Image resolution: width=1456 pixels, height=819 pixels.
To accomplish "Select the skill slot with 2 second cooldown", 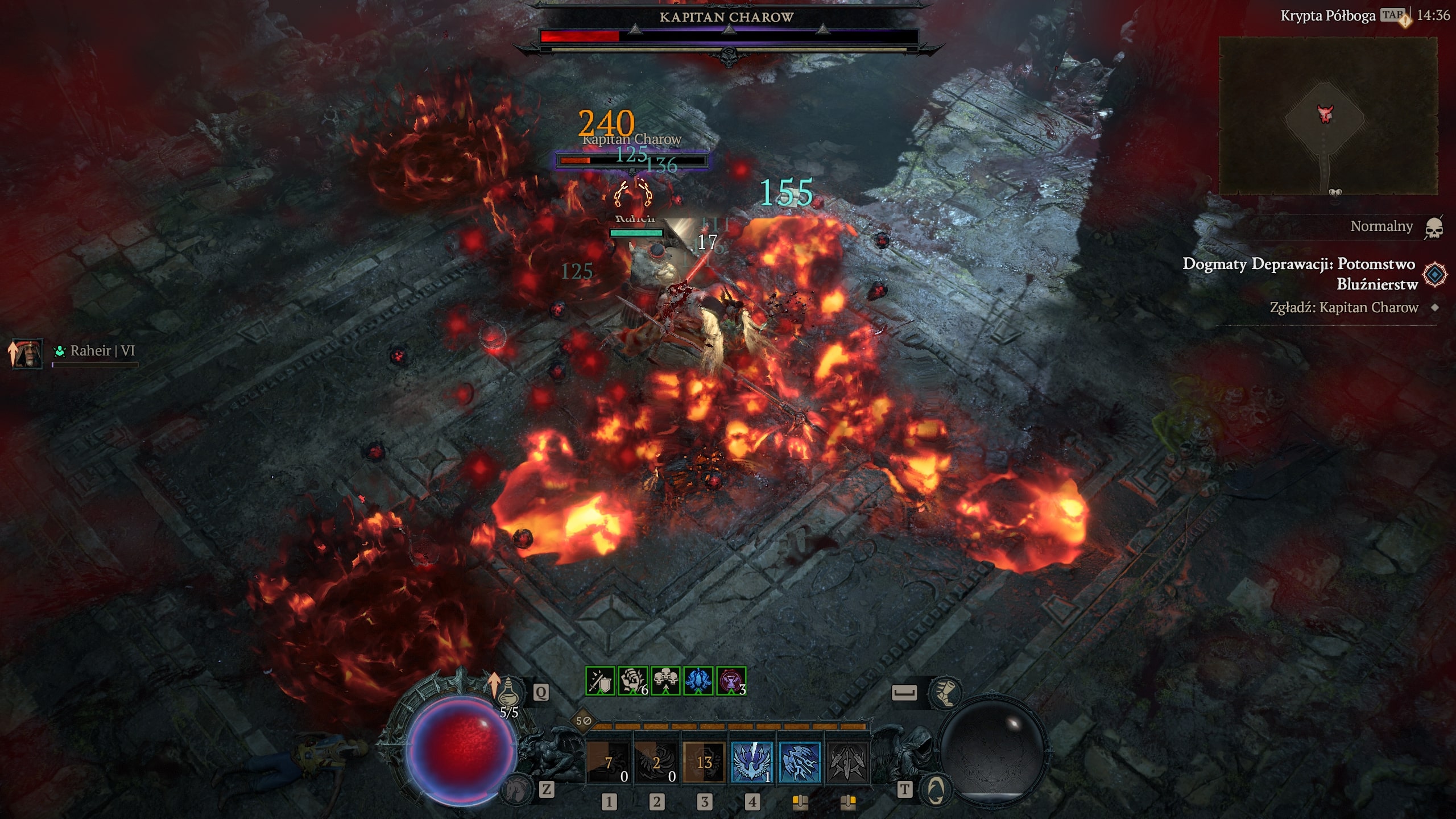I will click(x=656, y=762).
